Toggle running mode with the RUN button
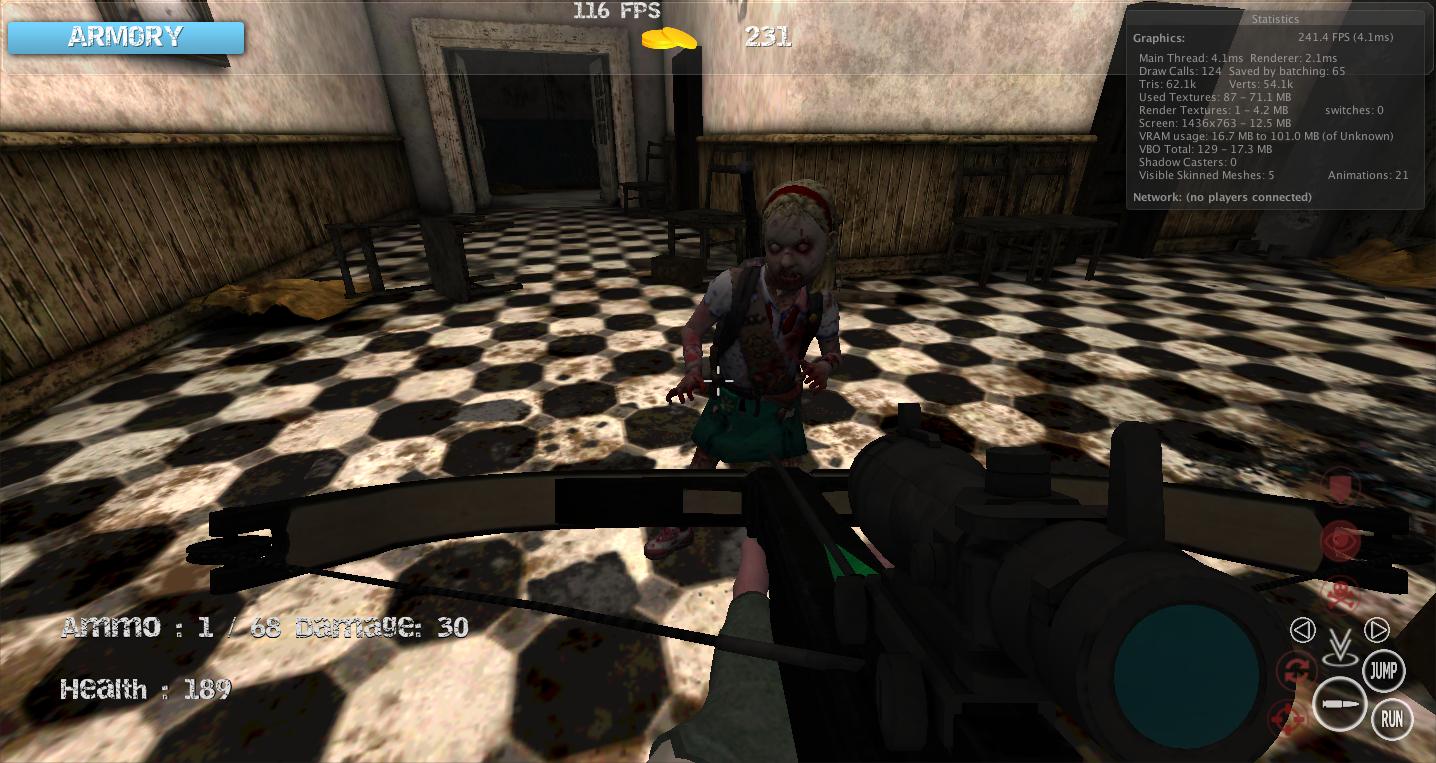This screenshot has width=1436, height=763. click(x=1390, y=718)
